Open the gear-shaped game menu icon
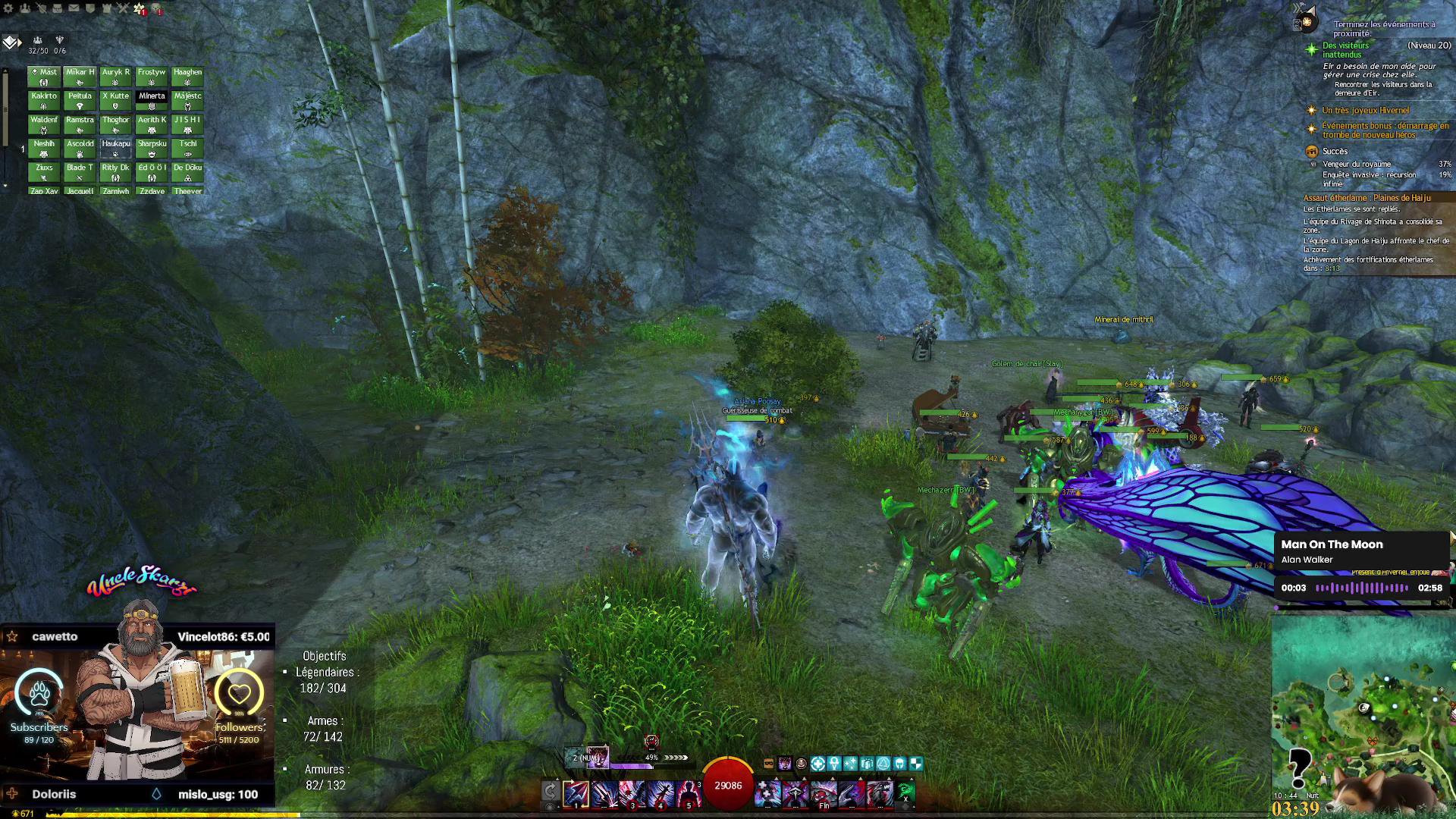Image resolution: width=1456 pixels, height=819 pixels. [9, 8]
